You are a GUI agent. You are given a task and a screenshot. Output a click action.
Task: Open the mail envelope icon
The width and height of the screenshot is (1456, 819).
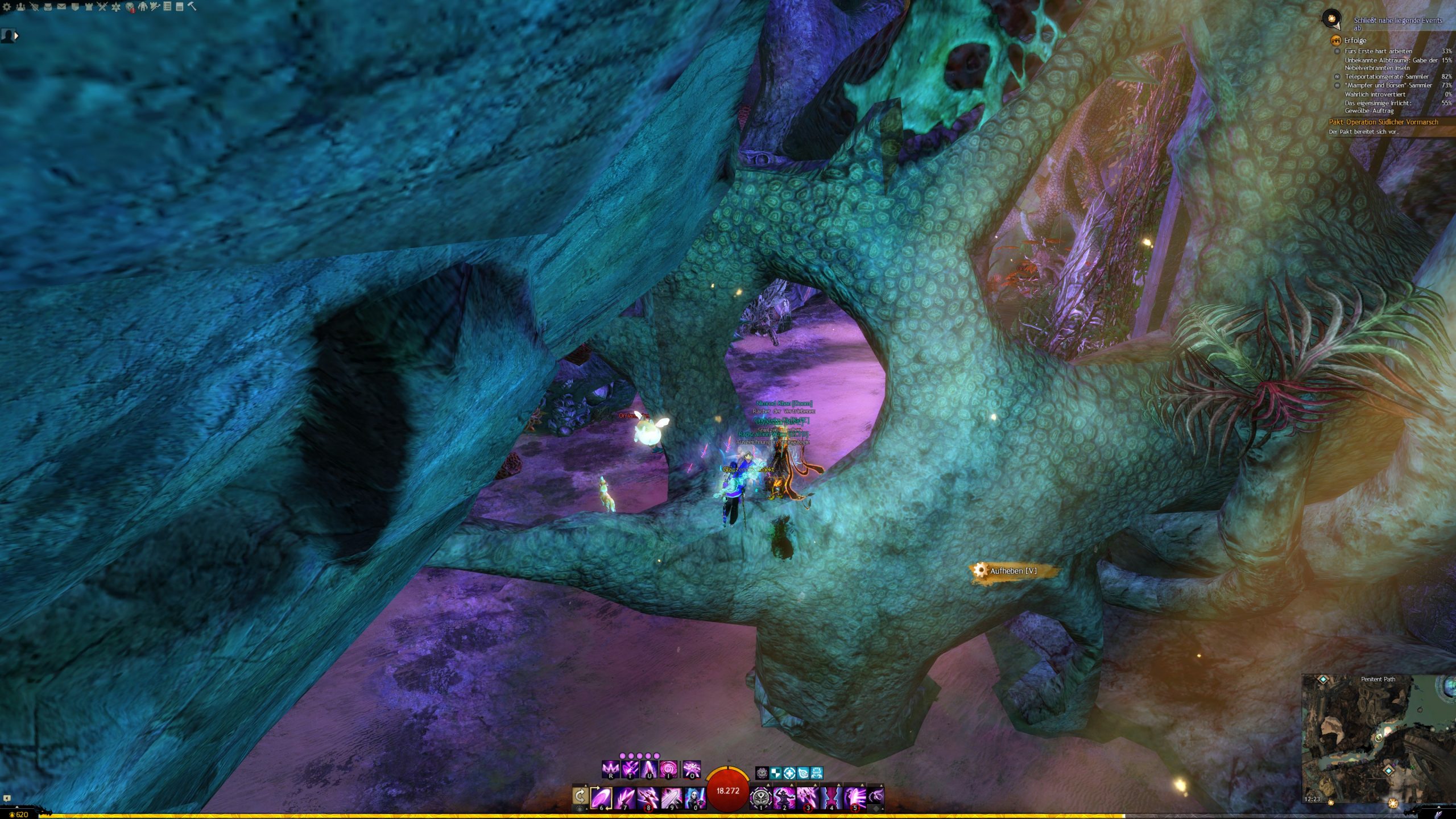point(61,7)
